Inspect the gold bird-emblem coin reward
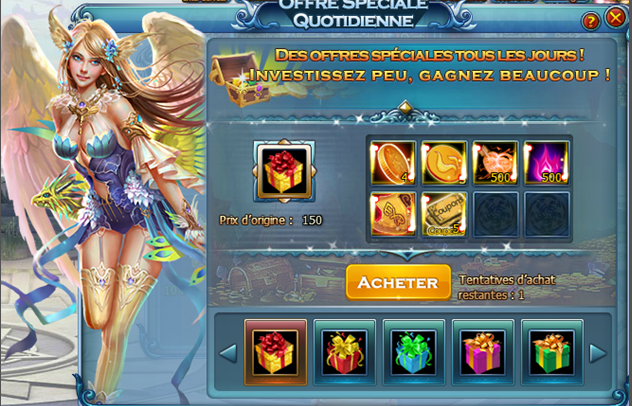Image resolution: width=632 pixels, height=406 pixels. click(444, 162)
